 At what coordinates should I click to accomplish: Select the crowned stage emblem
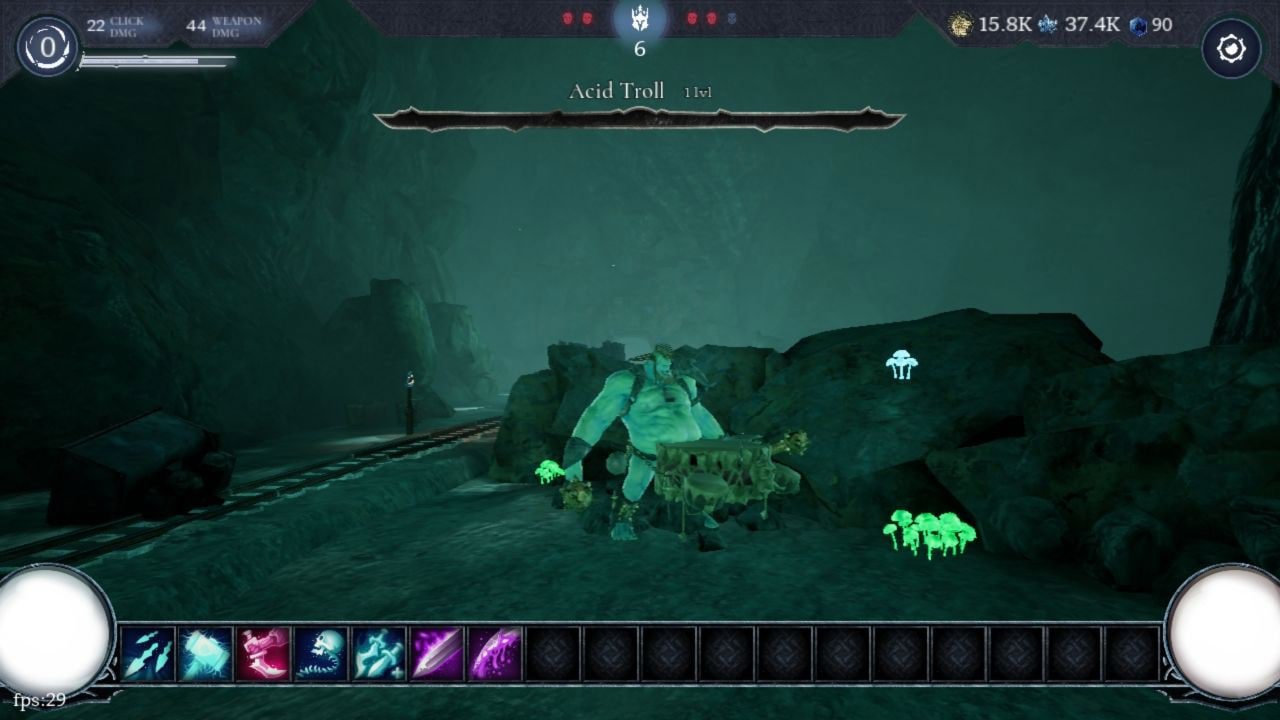[x=640, y=20]
